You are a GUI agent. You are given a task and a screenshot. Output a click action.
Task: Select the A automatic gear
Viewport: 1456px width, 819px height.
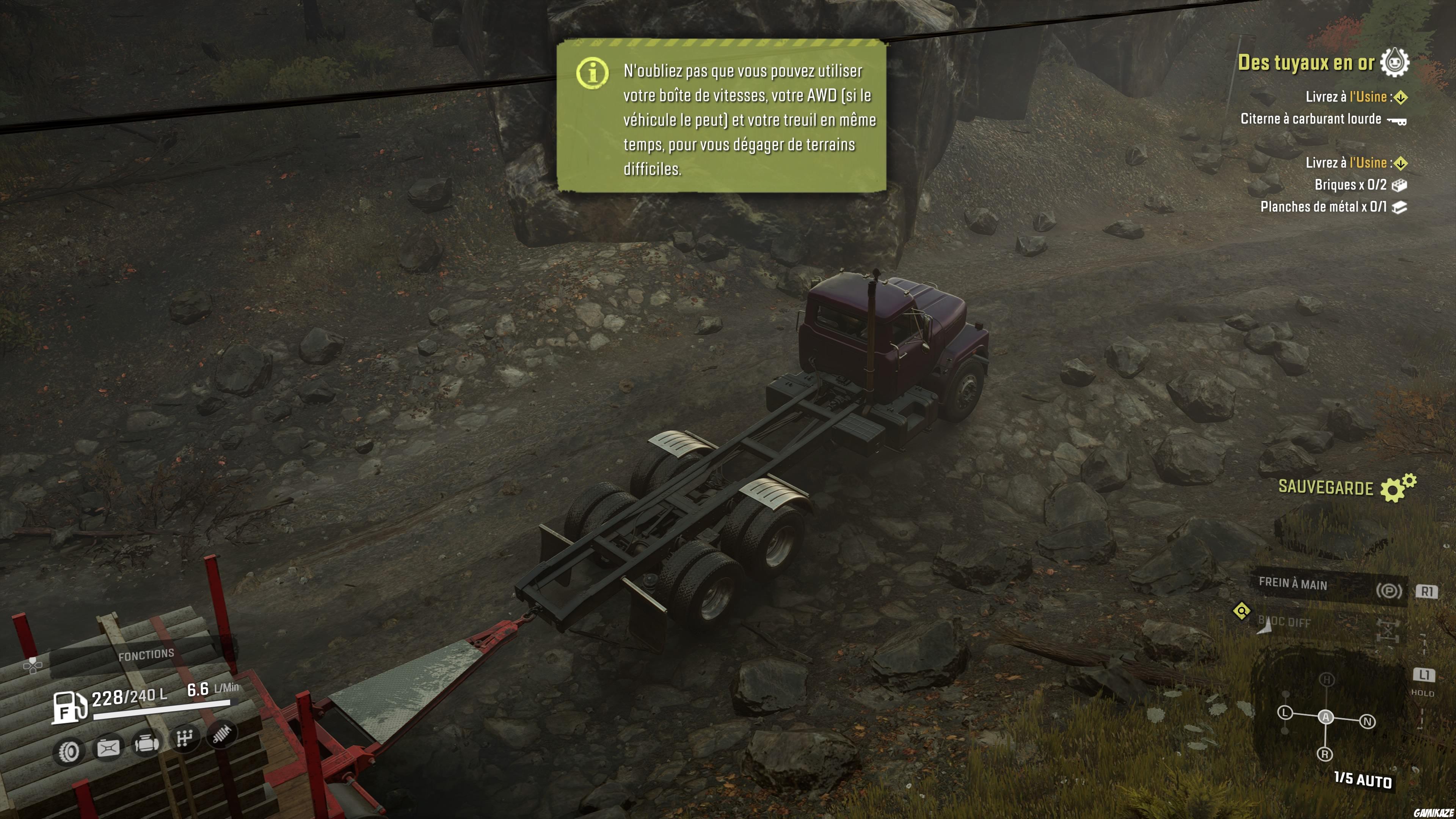(1326, 717)
